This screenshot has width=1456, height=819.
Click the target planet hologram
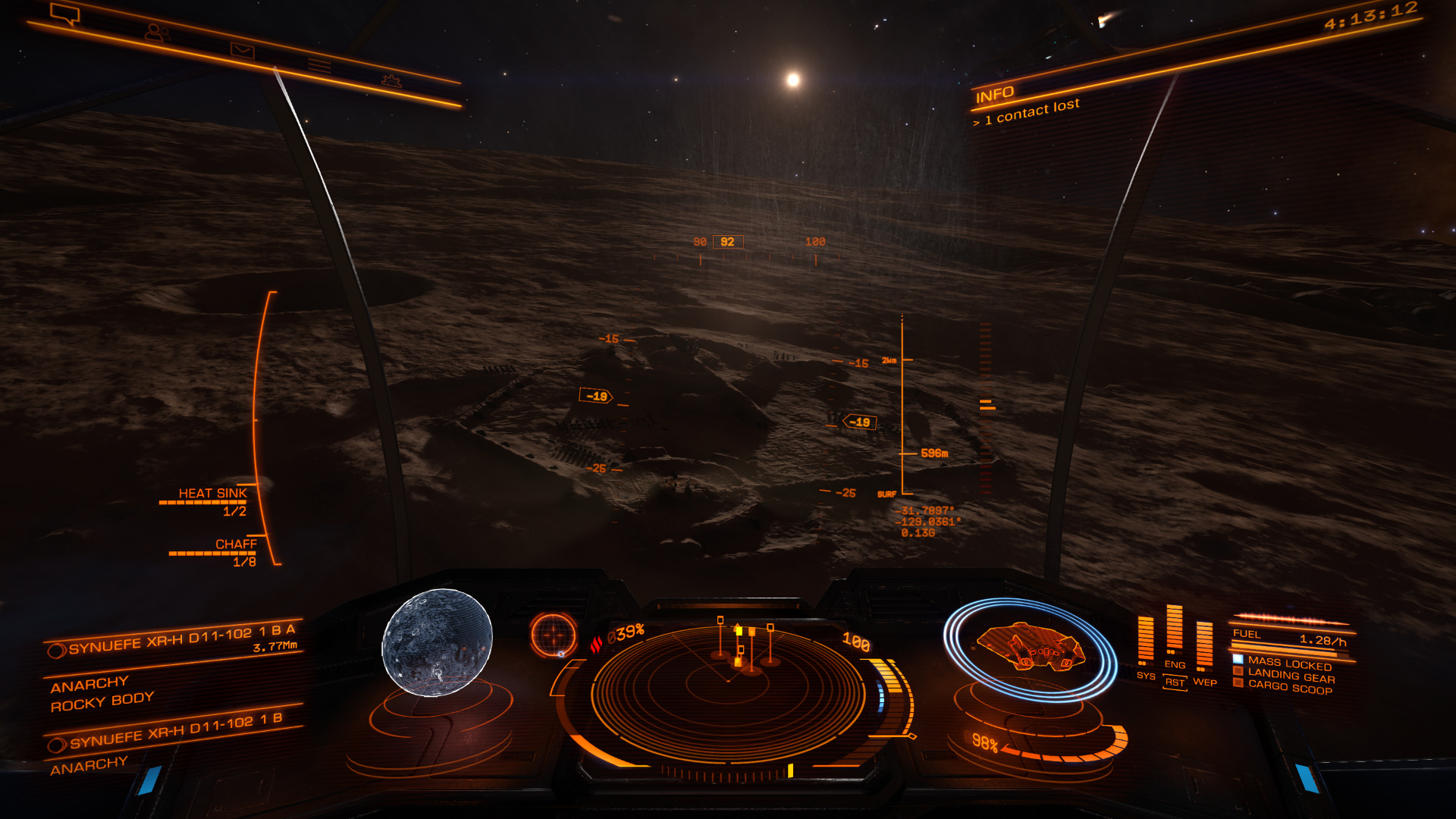coord(438,642)
